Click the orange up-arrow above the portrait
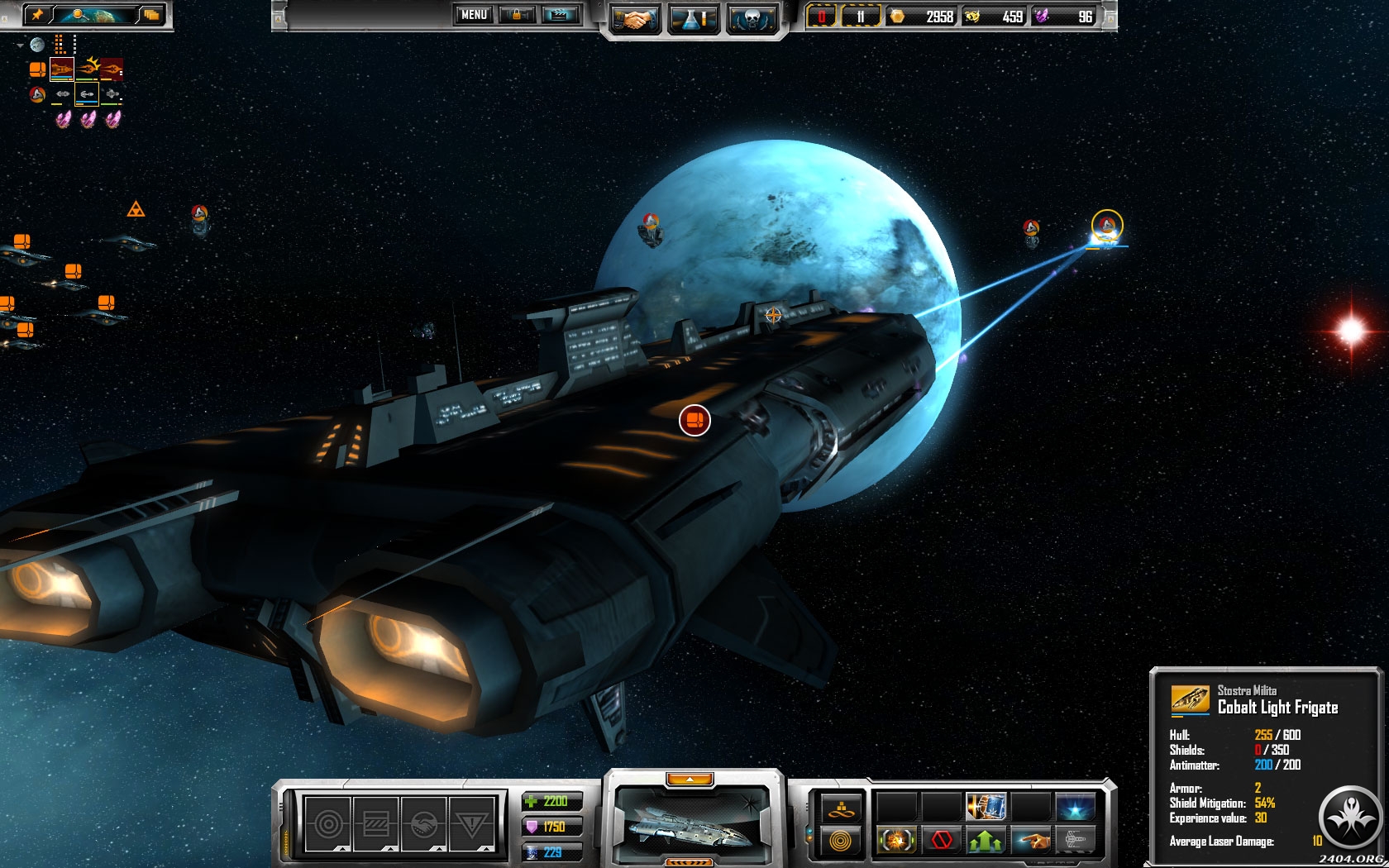The width and height of the screenshot is (1389, 868). pos(690,779)
